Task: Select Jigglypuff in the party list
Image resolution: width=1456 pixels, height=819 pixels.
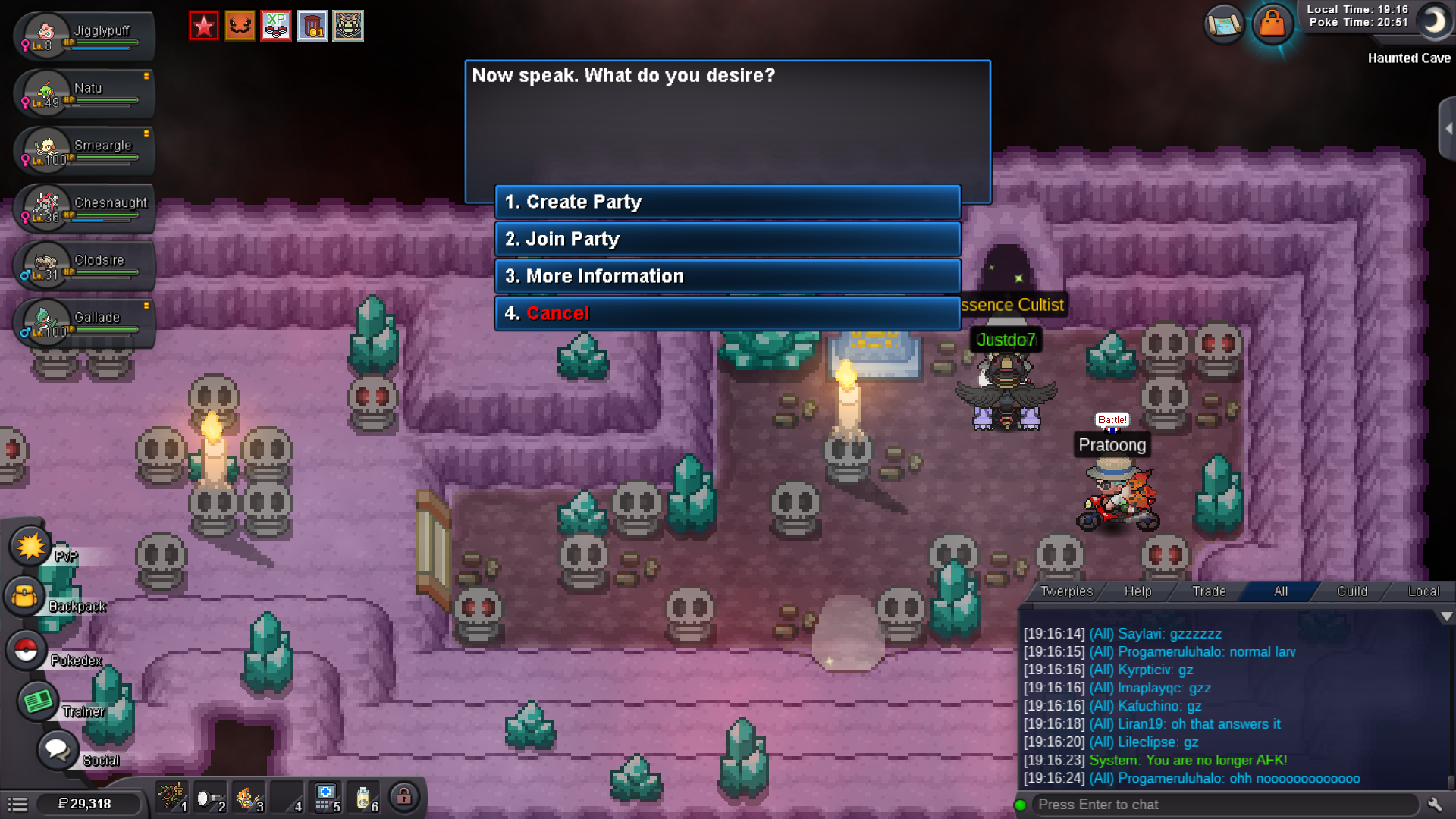Action: click(x=83, y=36)
